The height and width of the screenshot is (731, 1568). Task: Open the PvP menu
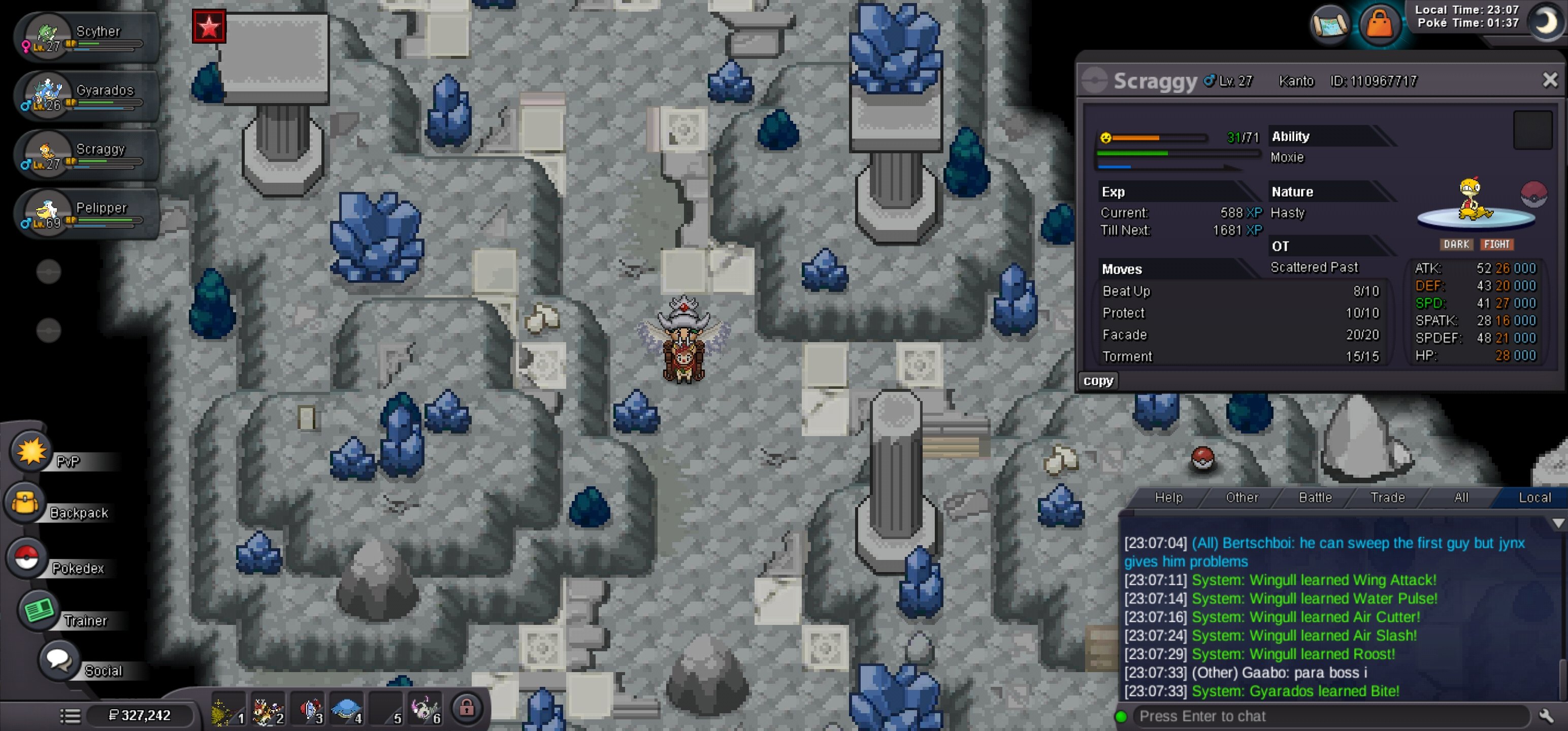point(30,452)
